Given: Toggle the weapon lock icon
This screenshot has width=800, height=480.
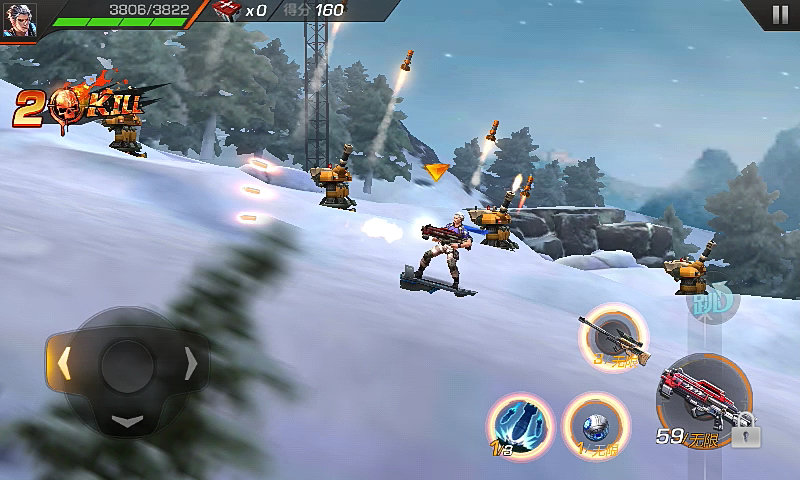Looking at the screenshot, I should point(746,434).
